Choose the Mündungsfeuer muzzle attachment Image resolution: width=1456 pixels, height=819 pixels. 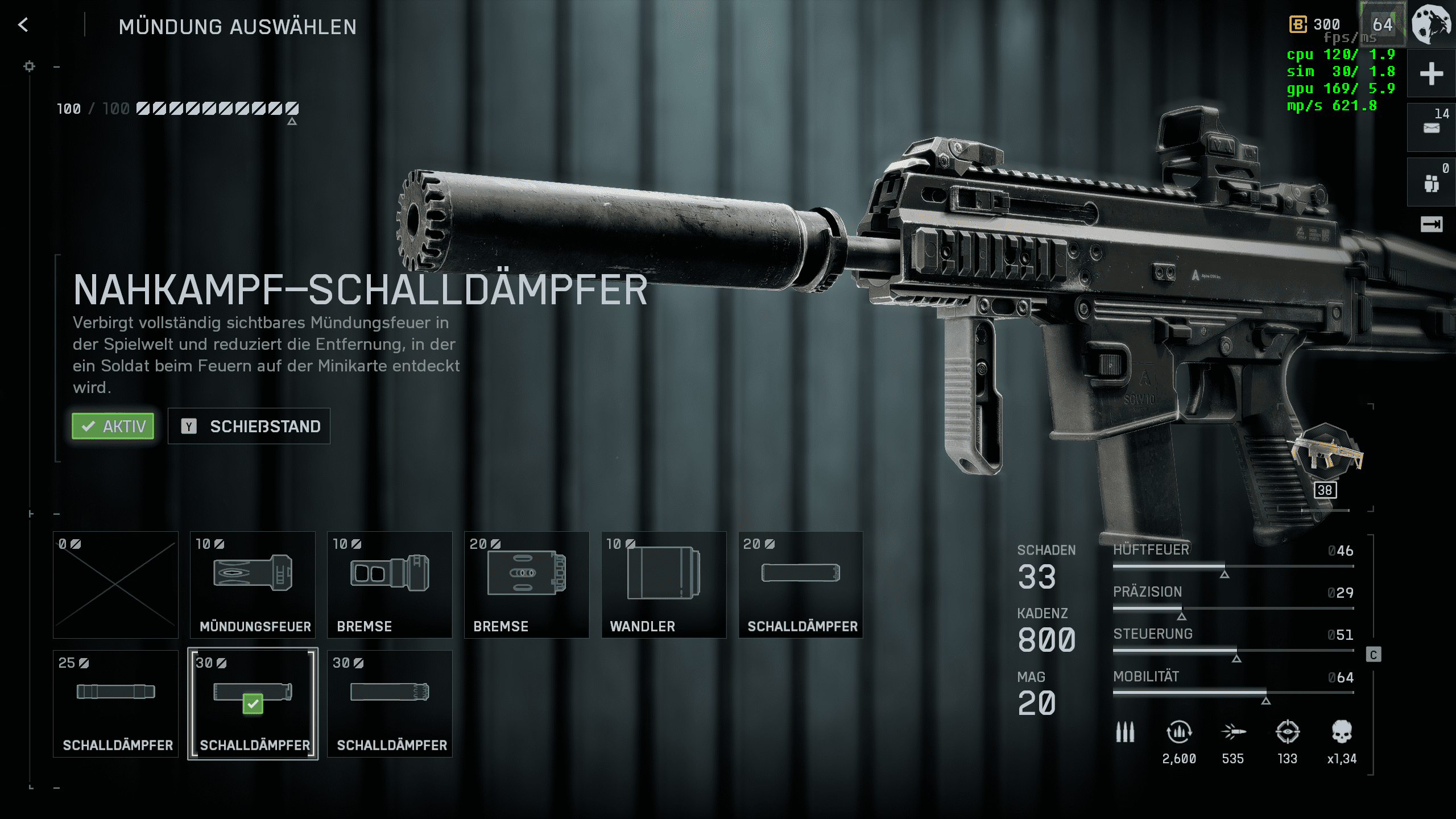point(253,585)
